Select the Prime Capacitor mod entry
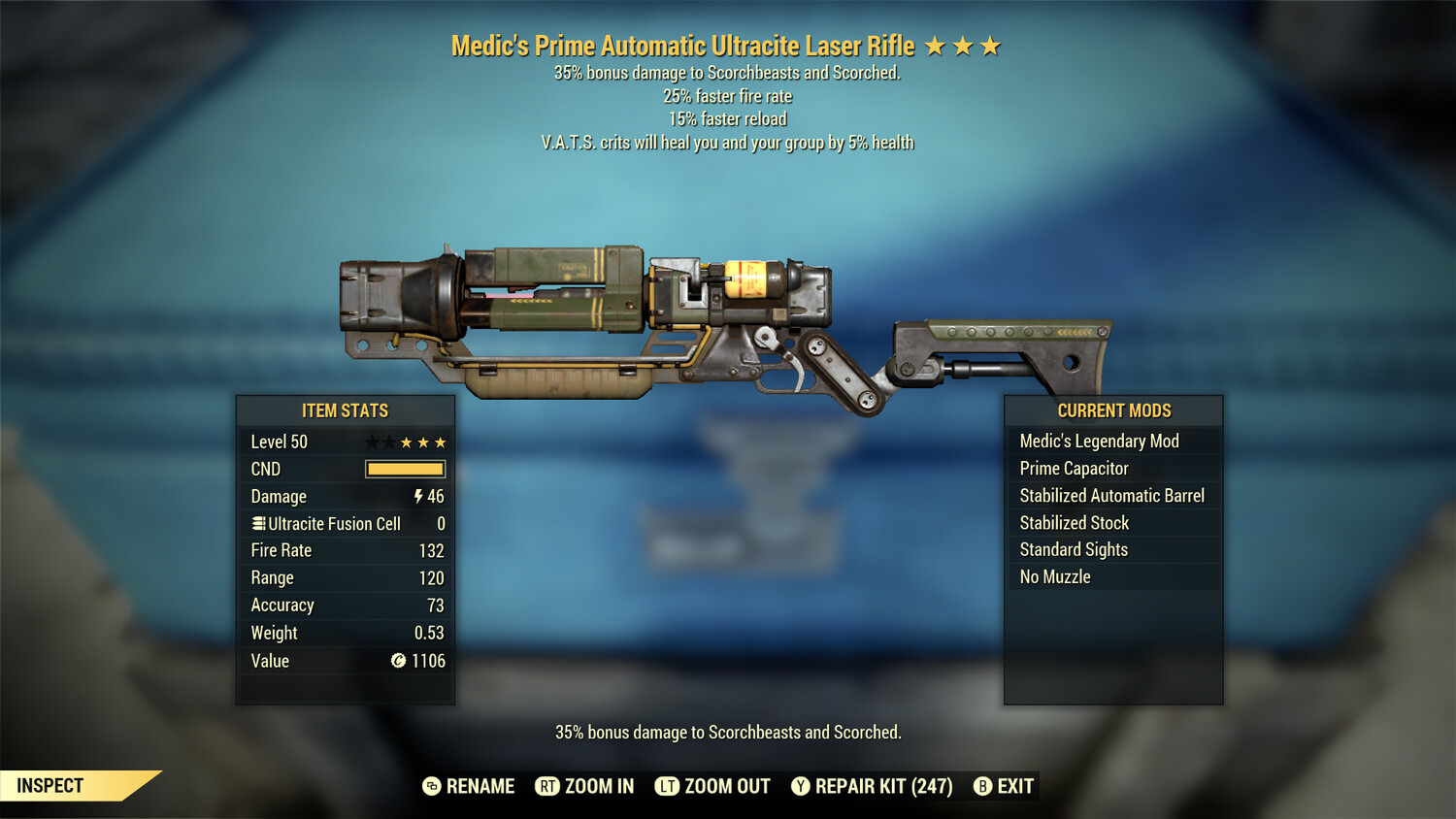The width and height of the screenshot is (1456, 819). [1074, 468]
